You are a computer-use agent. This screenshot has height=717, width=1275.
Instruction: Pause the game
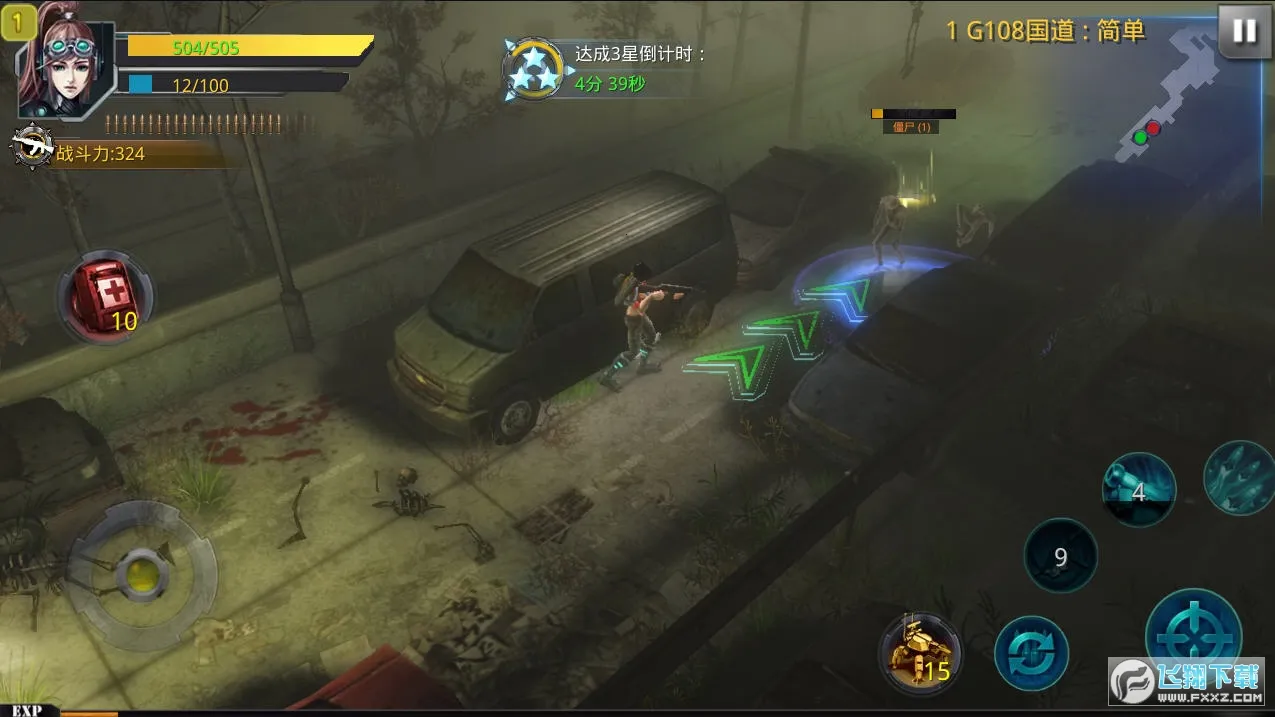1244,31
